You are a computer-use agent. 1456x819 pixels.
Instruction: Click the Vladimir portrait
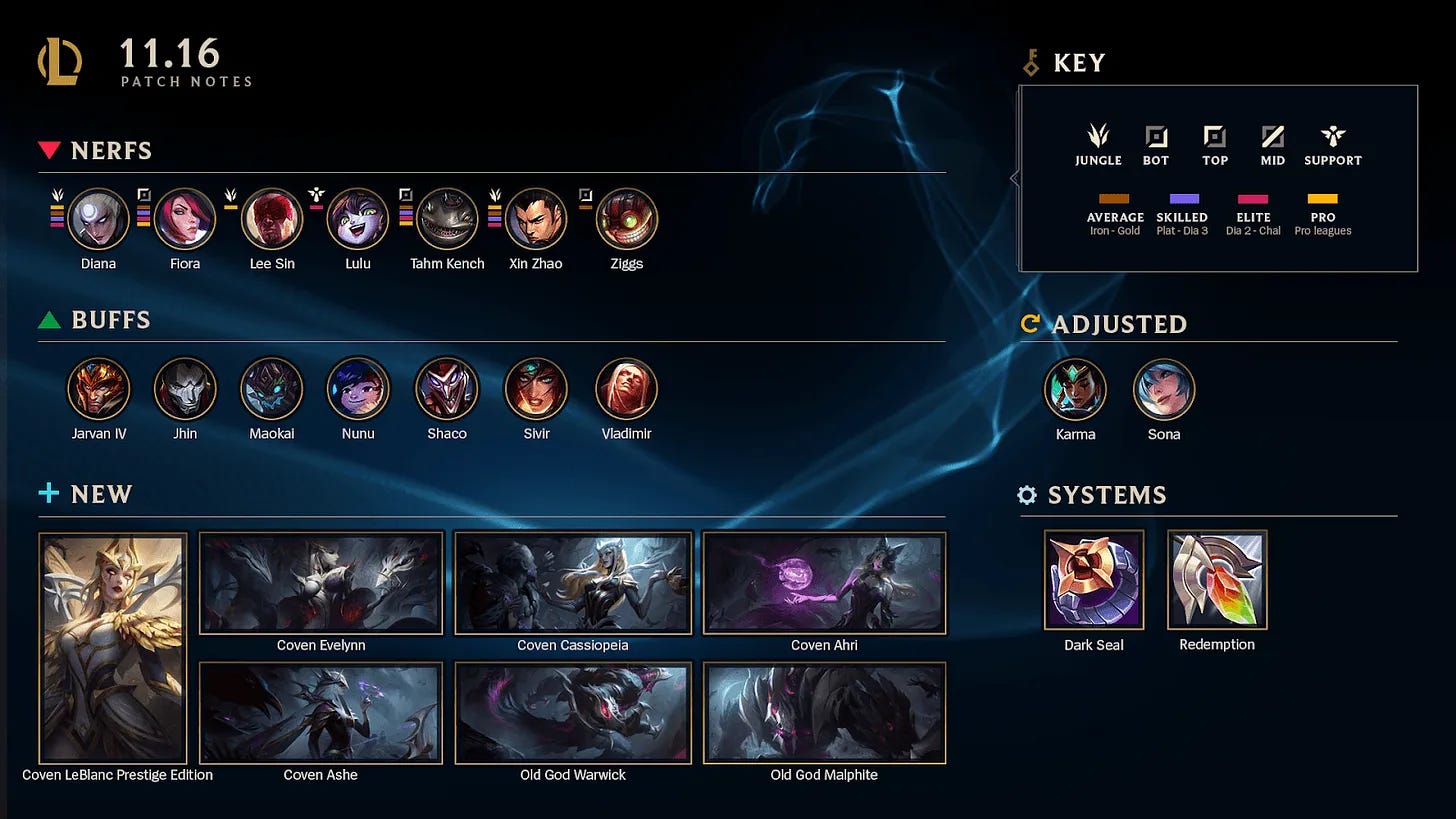tap(627, 389)
